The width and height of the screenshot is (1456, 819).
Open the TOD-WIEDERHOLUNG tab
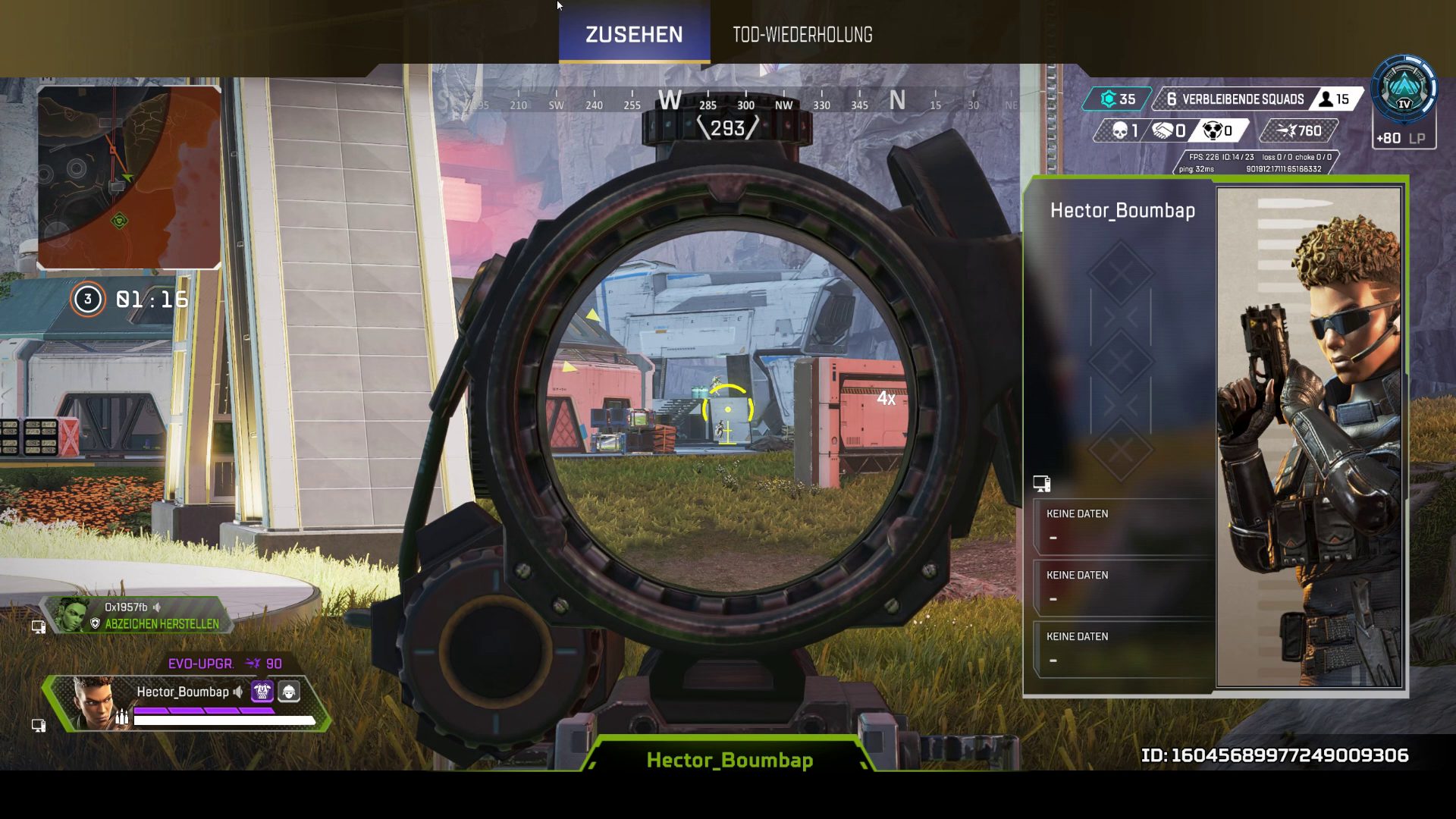click(x=802, y=35)
